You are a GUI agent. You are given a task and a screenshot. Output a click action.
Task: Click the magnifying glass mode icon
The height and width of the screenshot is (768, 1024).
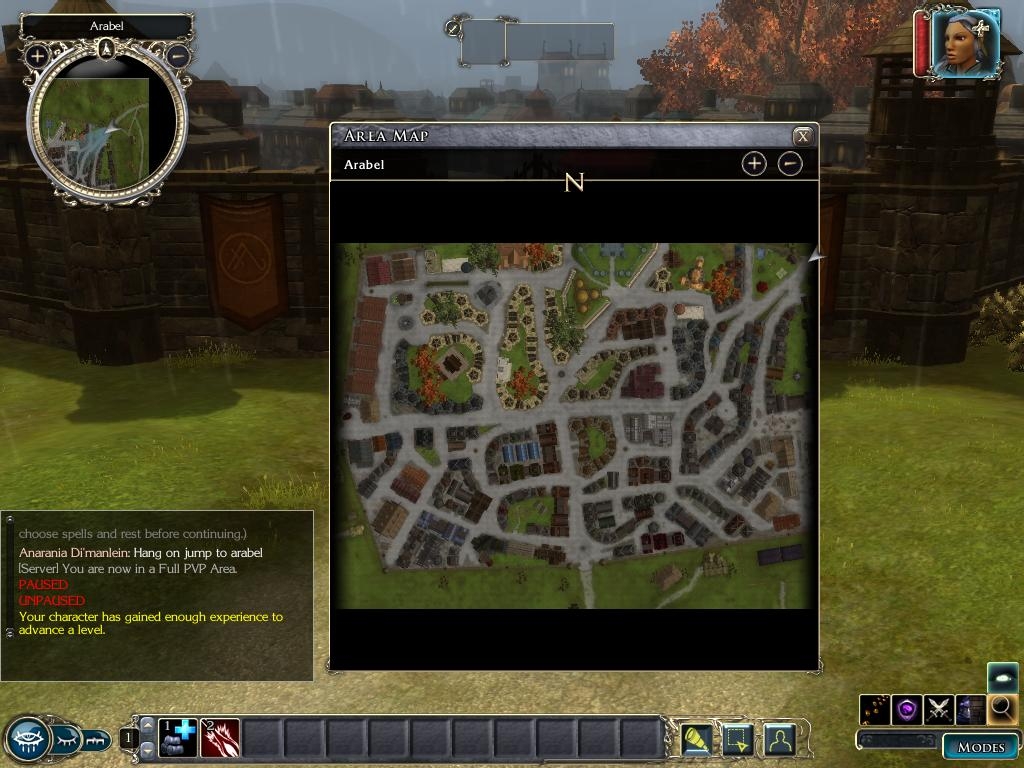1002,710
